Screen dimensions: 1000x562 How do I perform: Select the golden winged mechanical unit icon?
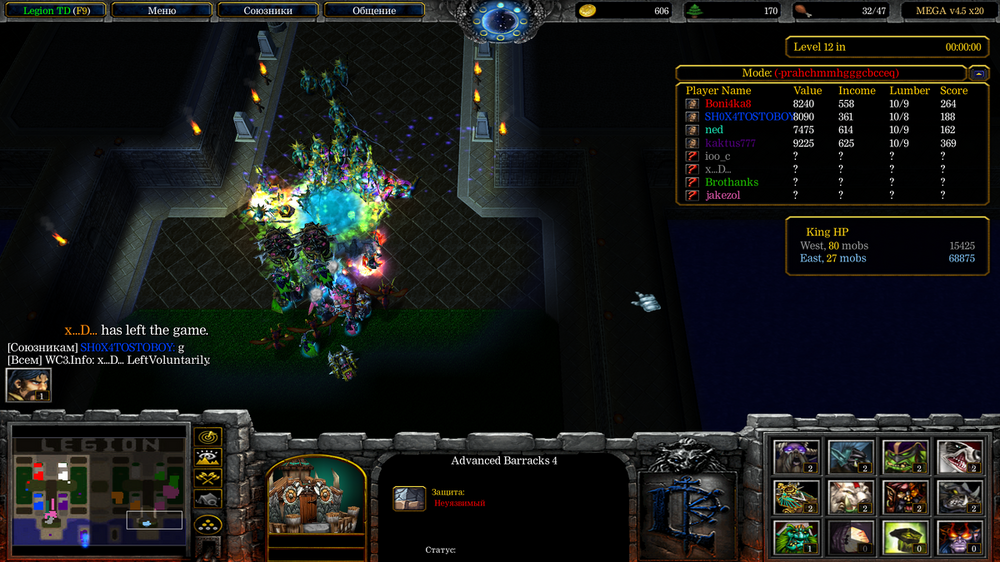click(797, 497)
